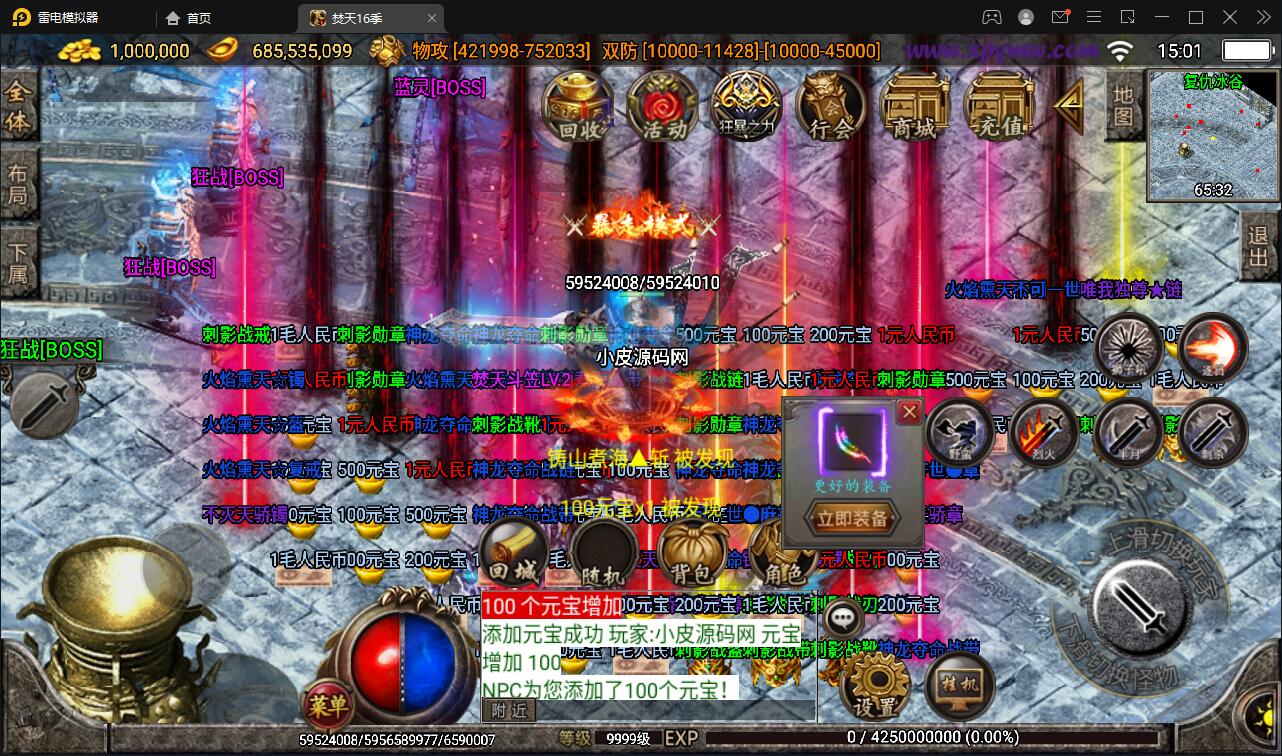Activate the 烈火 flaming sword skill
Image resolution: width=1282 pixels, height=756 pixels.
coord(1042,434)
